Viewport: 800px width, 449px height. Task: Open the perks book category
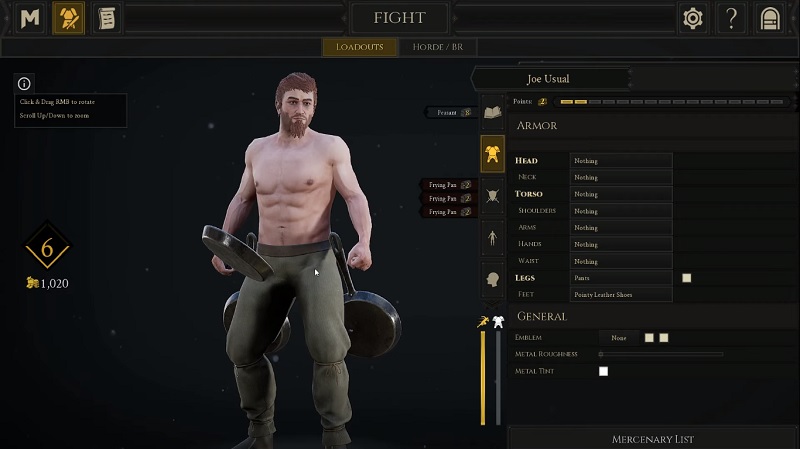(x=492, y=112)
